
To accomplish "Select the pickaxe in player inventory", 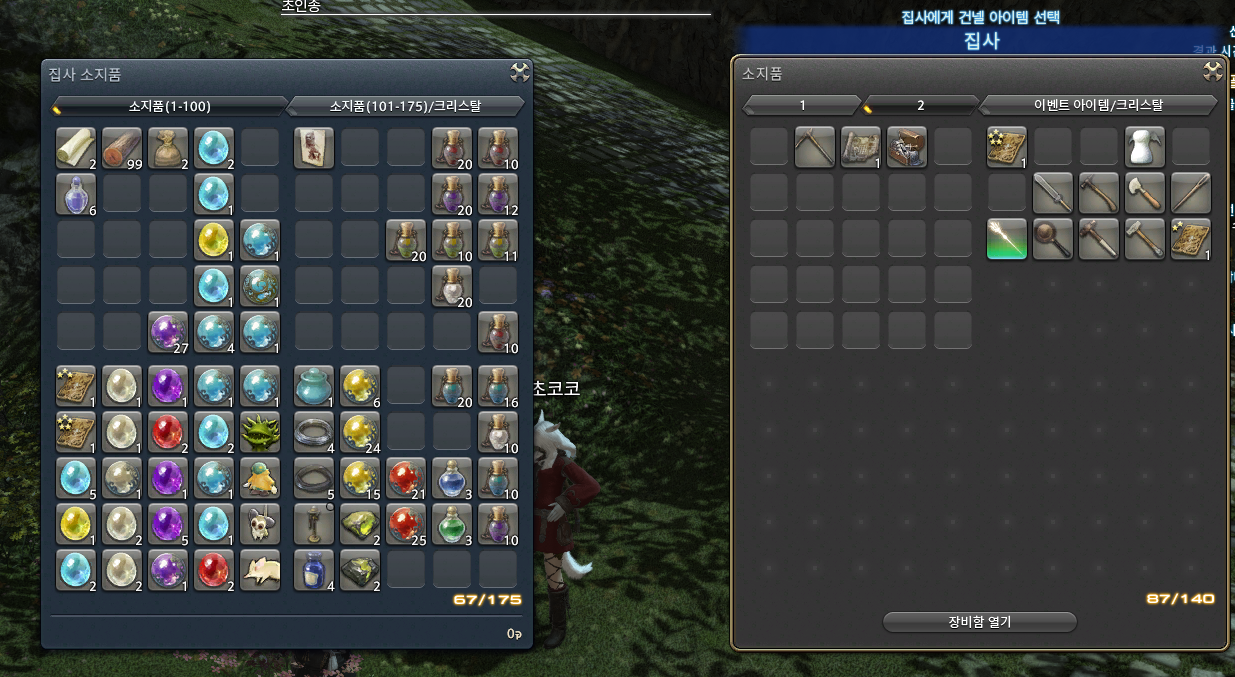I will pyautogui.click(x=815, y=147).
